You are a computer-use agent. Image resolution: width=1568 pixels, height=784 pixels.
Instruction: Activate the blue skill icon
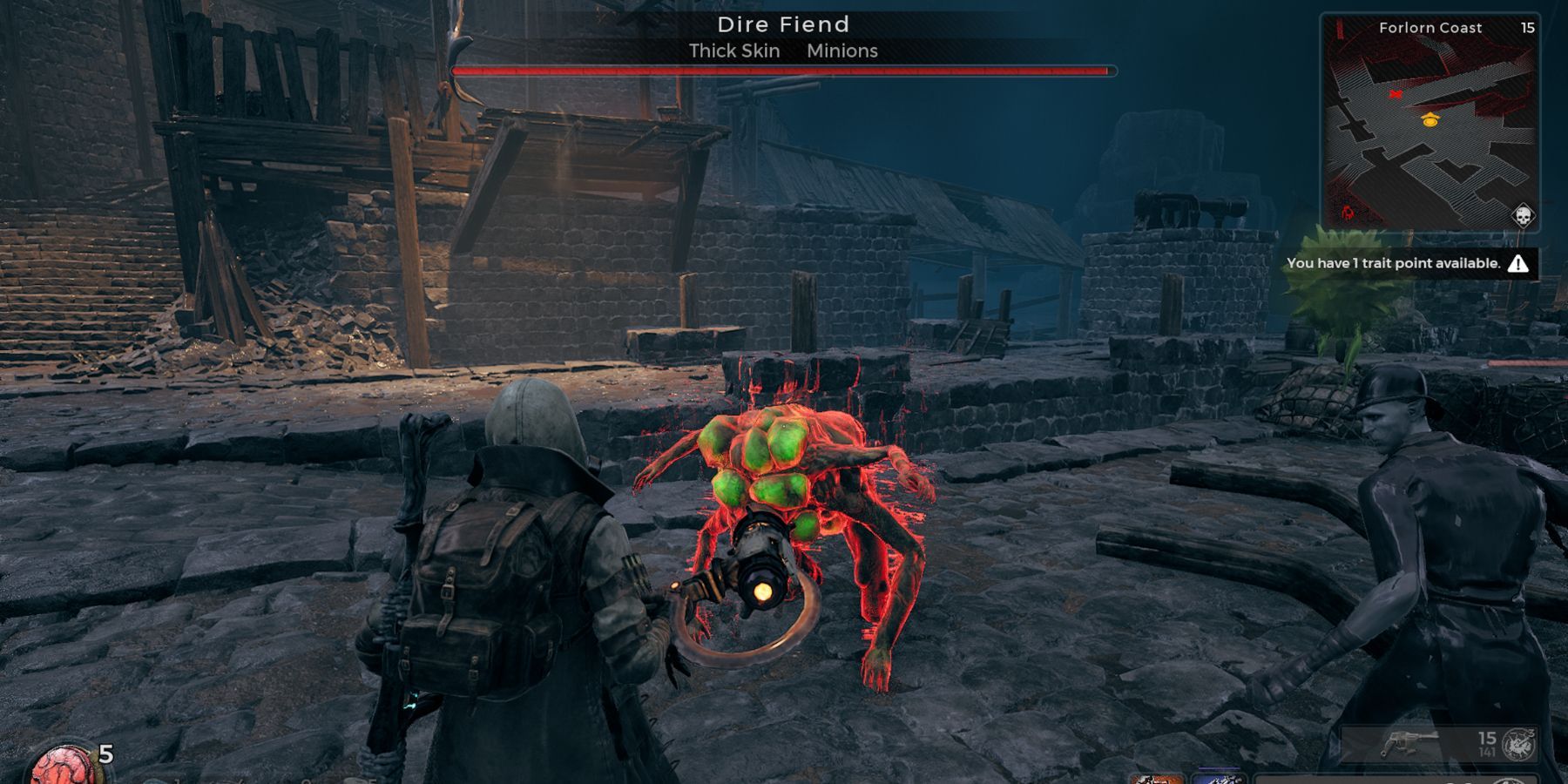[1218, 778]
